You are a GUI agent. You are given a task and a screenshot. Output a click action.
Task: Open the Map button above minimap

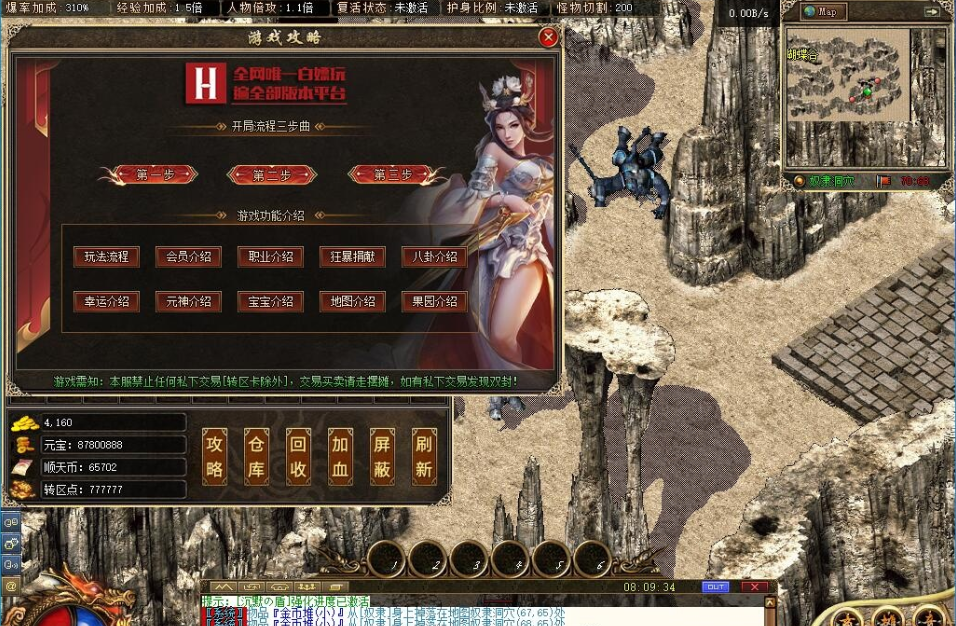pyautogui.click(x=824, y=12)
